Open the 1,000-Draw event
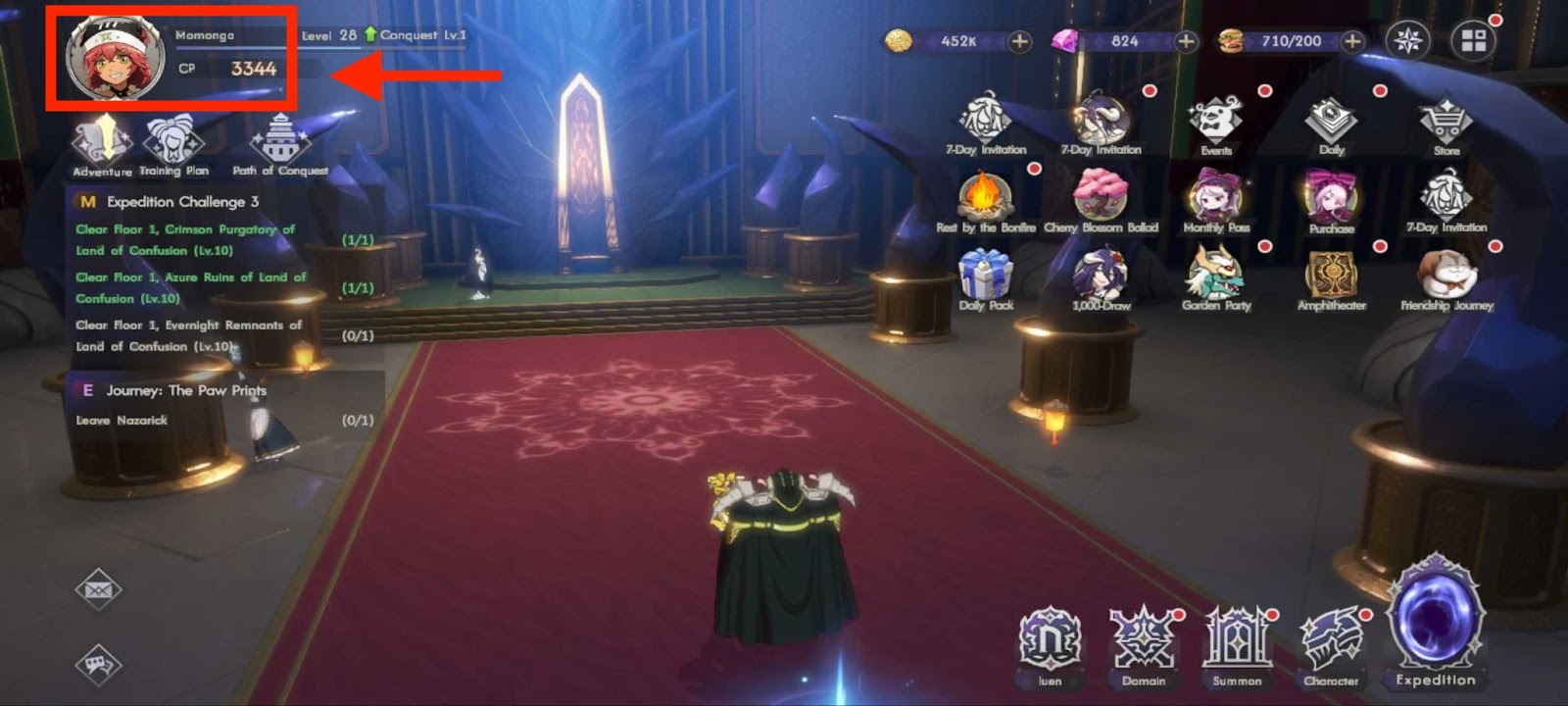1568x706 pixels. (1100, 275)
